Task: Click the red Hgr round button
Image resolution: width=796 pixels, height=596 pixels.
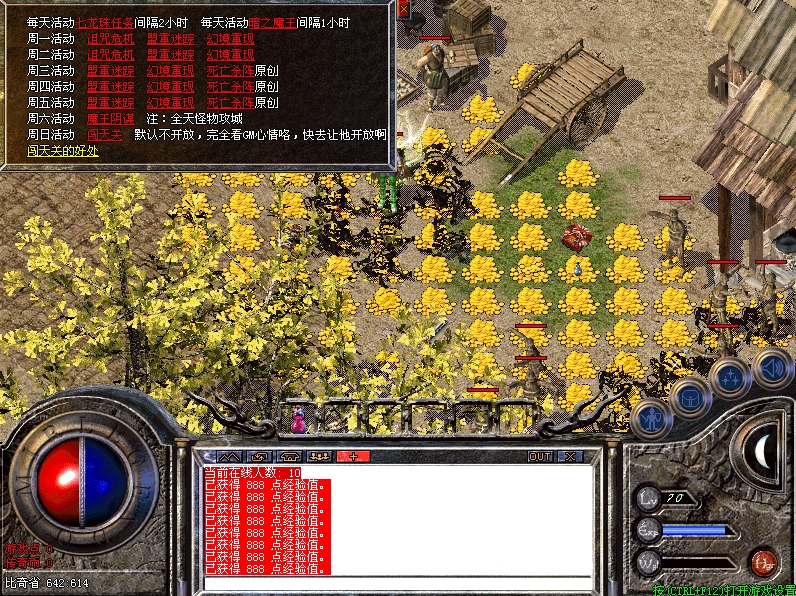Action: pos(763,560)
